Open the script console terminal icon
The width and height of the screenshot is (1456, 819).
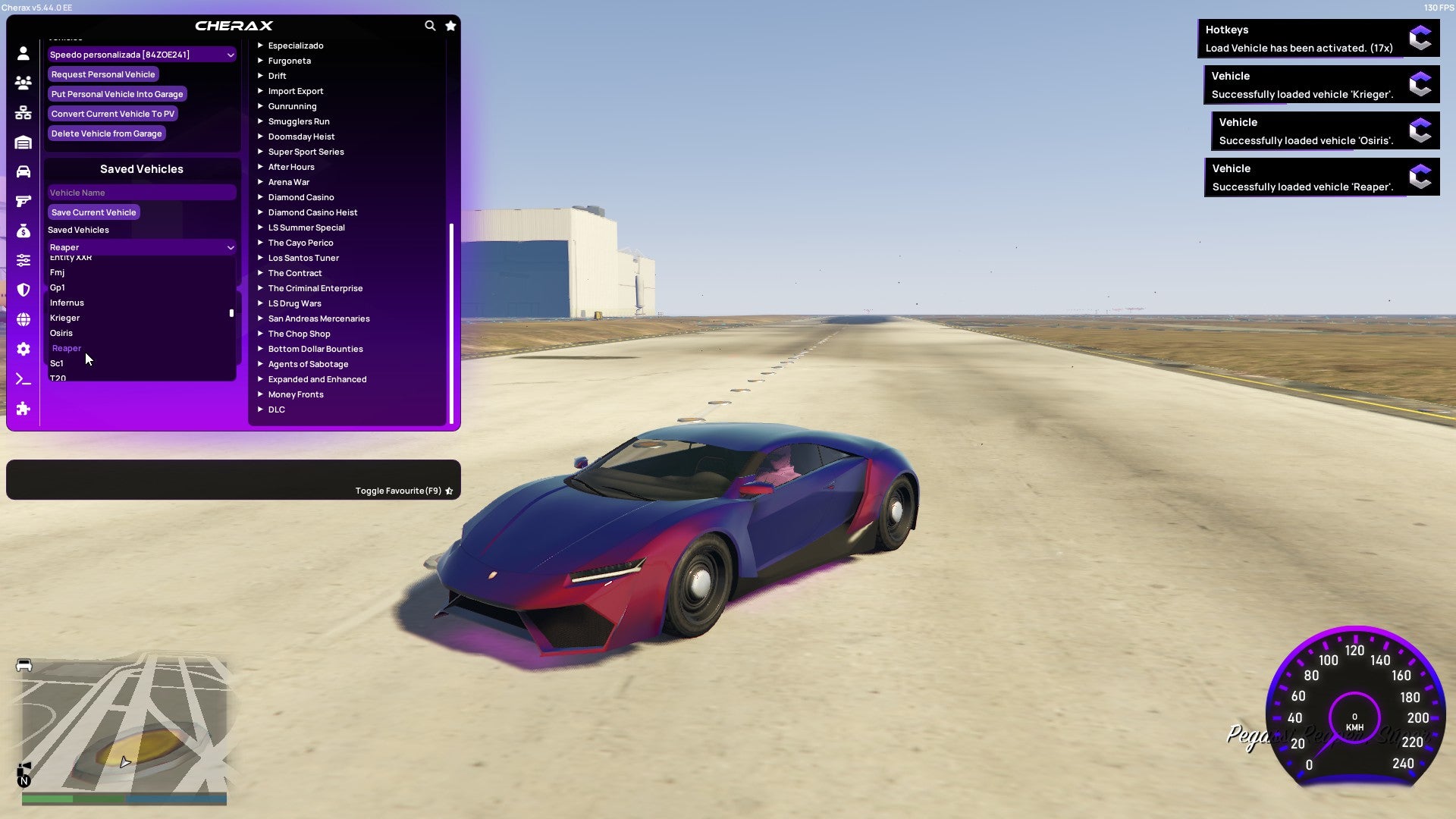(x=23, y=378)
